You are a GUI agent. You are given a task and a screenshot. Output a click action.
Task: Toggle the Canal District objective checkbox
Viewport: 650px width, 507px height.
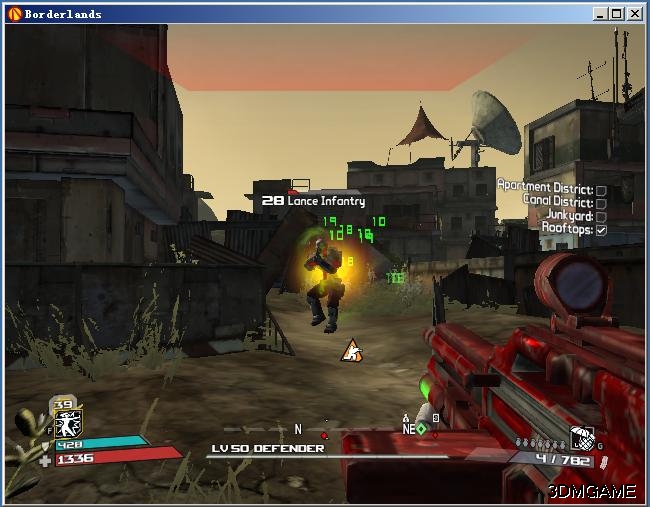tap(601, 203)
